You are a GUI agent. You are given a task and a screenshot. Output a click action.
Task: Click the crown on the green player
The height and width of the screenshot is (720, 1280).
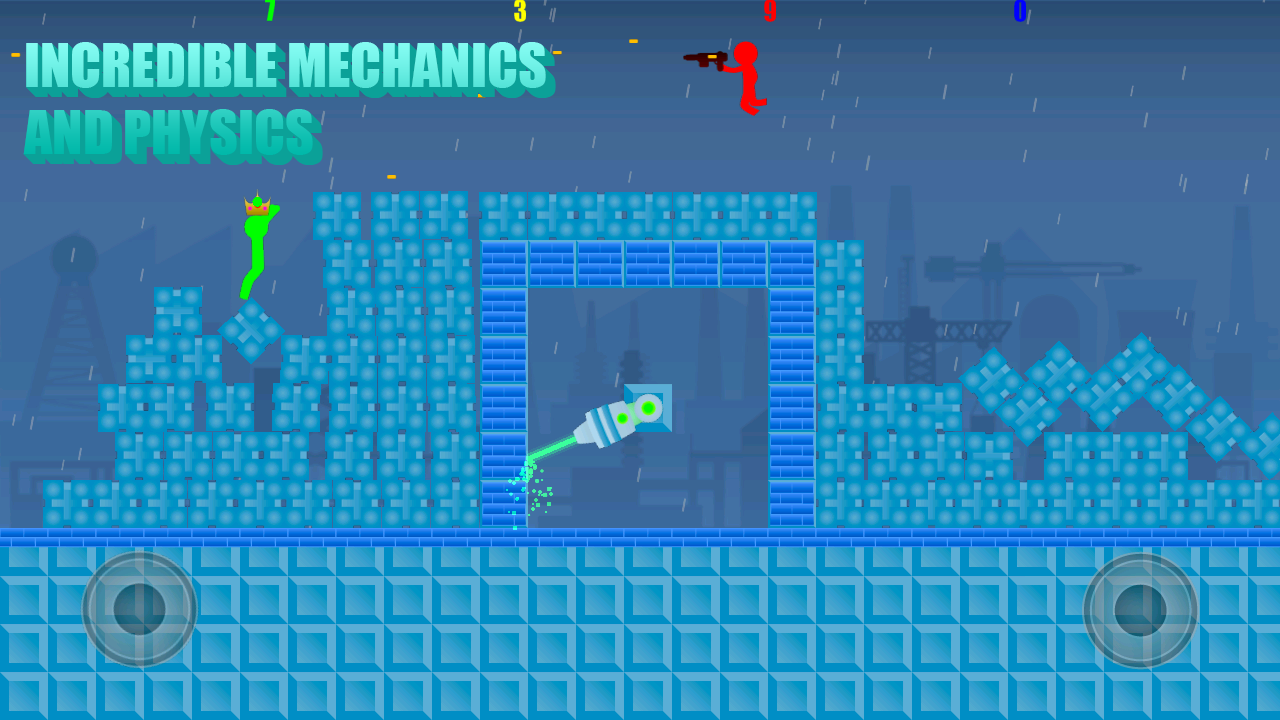258,205
